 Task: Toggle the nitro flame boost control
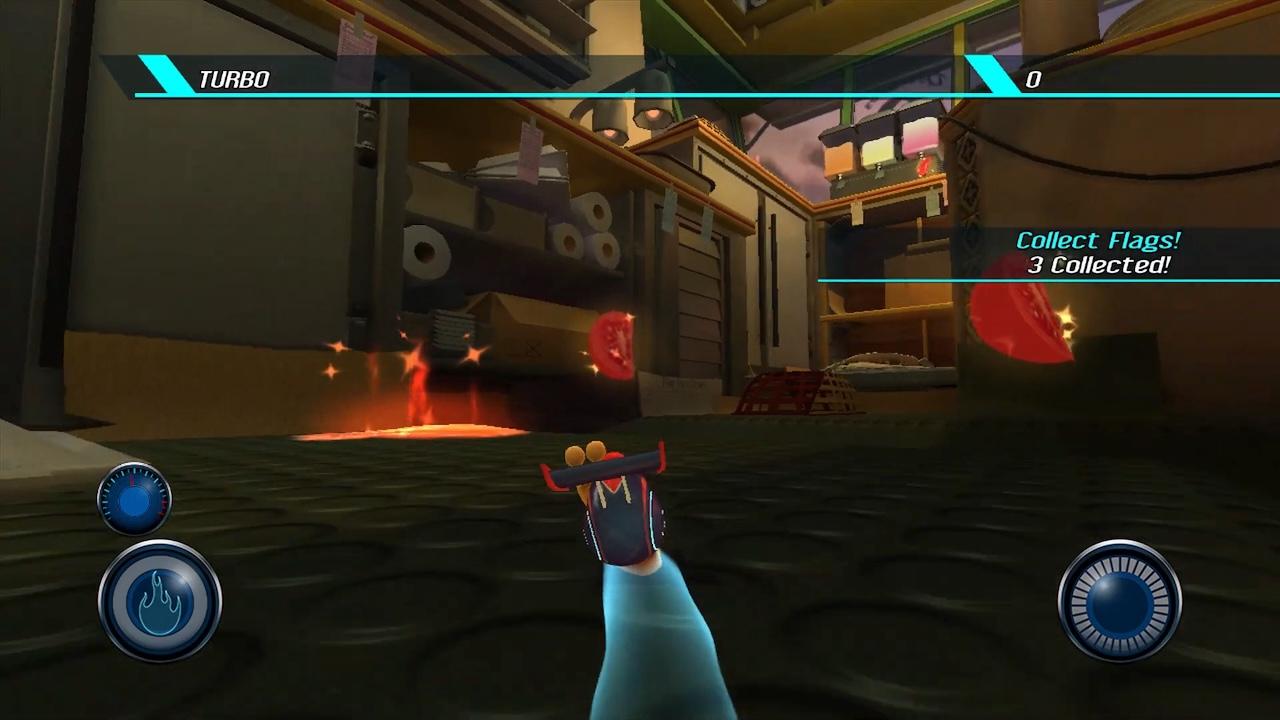(x=158, y=598)
